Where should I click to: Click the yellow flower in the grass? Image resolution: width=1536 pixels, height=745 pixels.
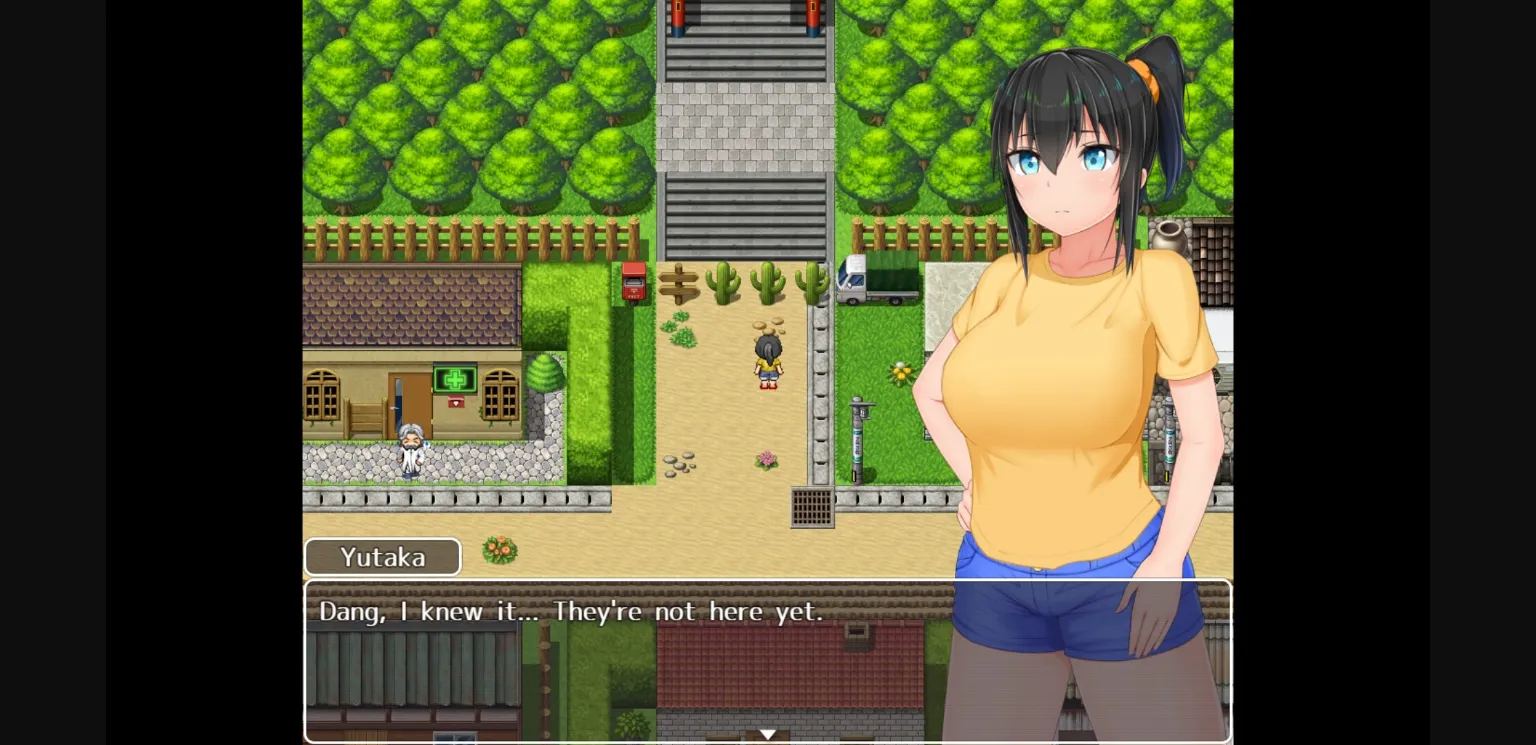(901, 371)
